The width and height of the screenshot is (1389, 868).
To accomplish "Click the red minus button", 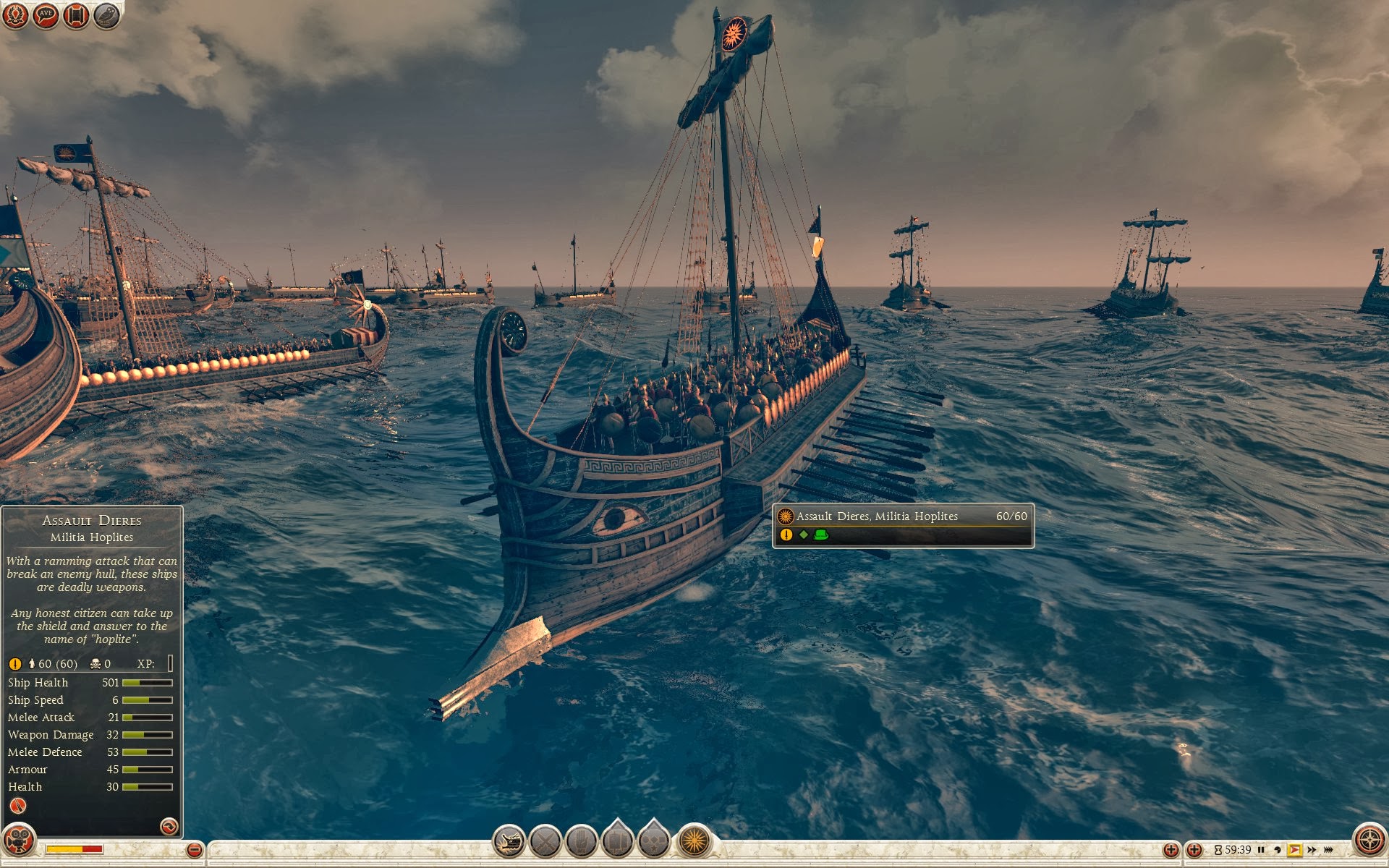I will pyautogui.click(x=194, y=850).
